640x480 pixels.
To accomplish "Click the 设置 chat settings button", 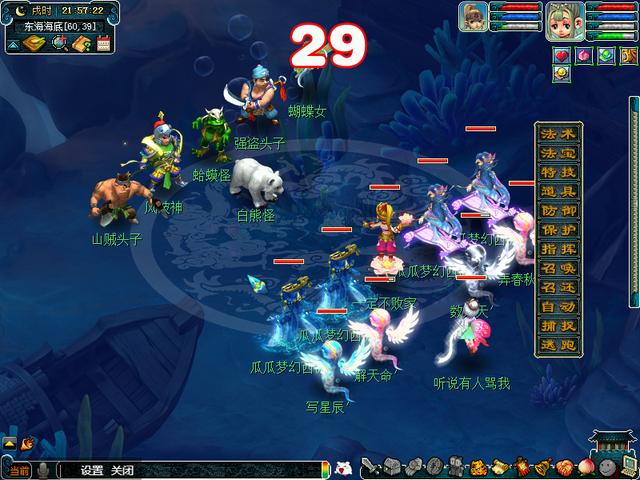I will 92,470.
